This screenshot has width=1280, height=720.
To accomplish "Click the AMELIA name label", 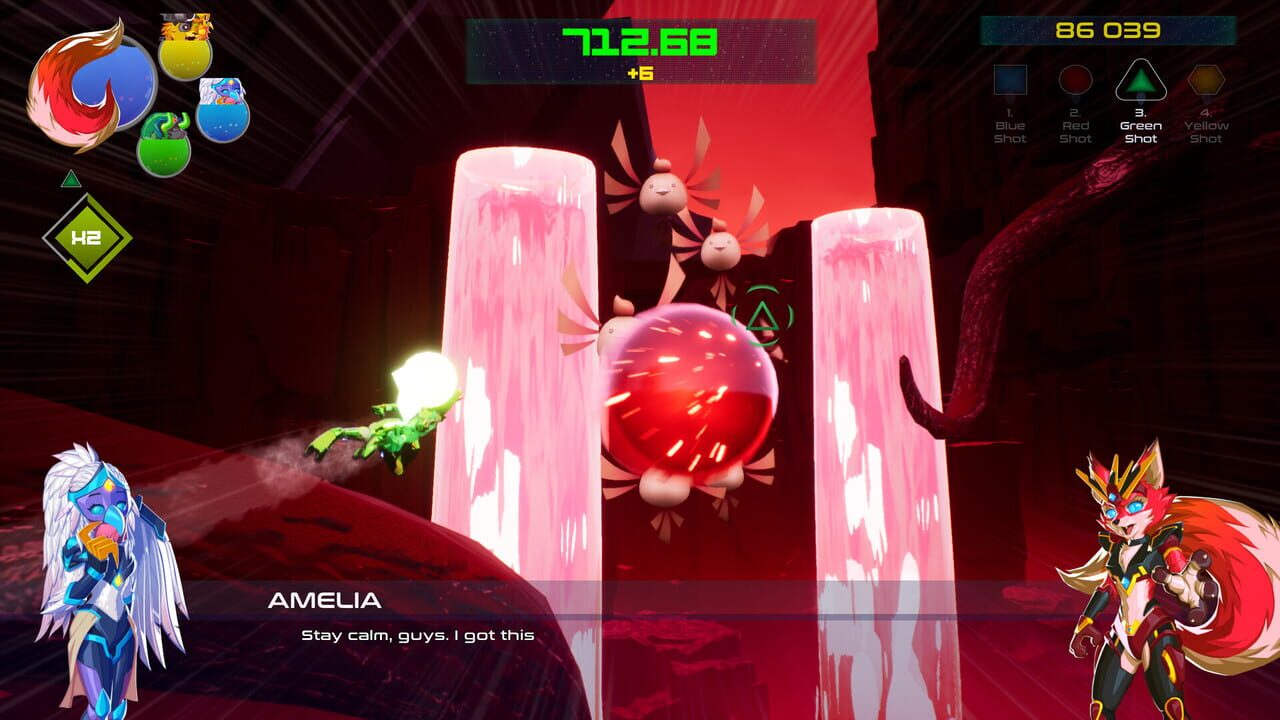I will point(322,600).
